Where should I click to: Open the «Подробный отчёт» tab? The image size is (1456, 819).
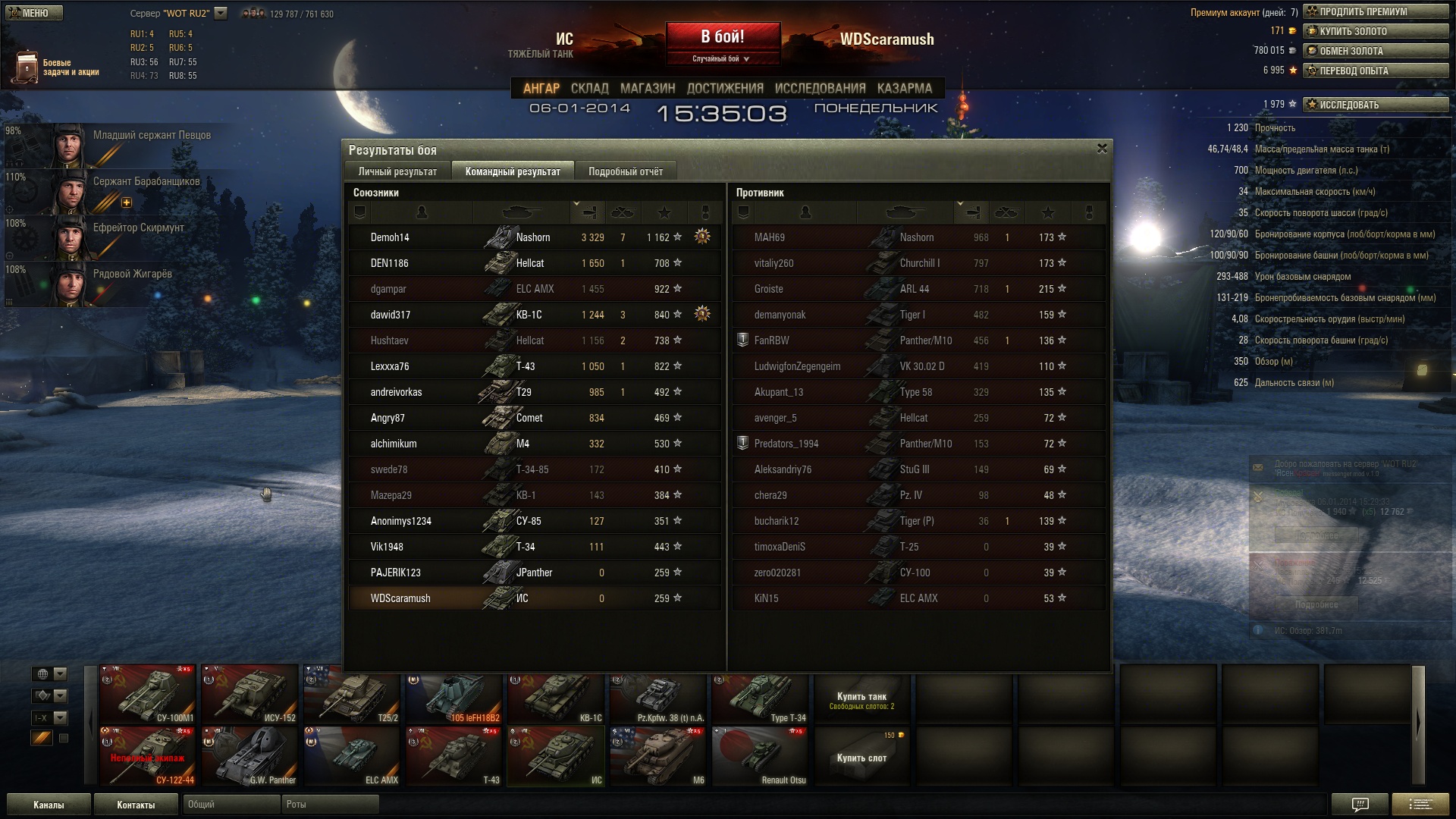pos(625,171)
